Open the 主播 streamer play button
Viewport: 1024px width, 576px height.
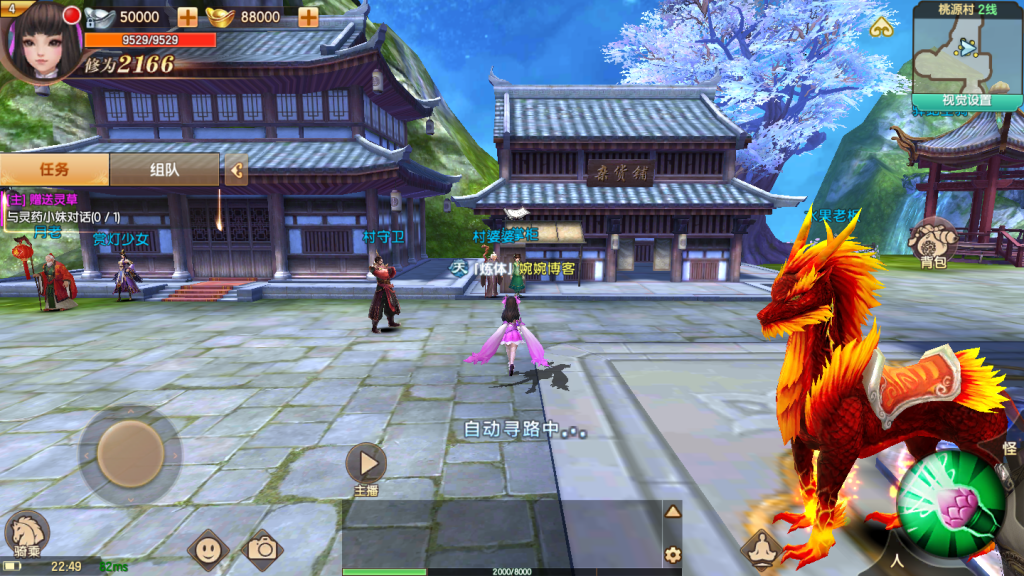tap(366, 464)
